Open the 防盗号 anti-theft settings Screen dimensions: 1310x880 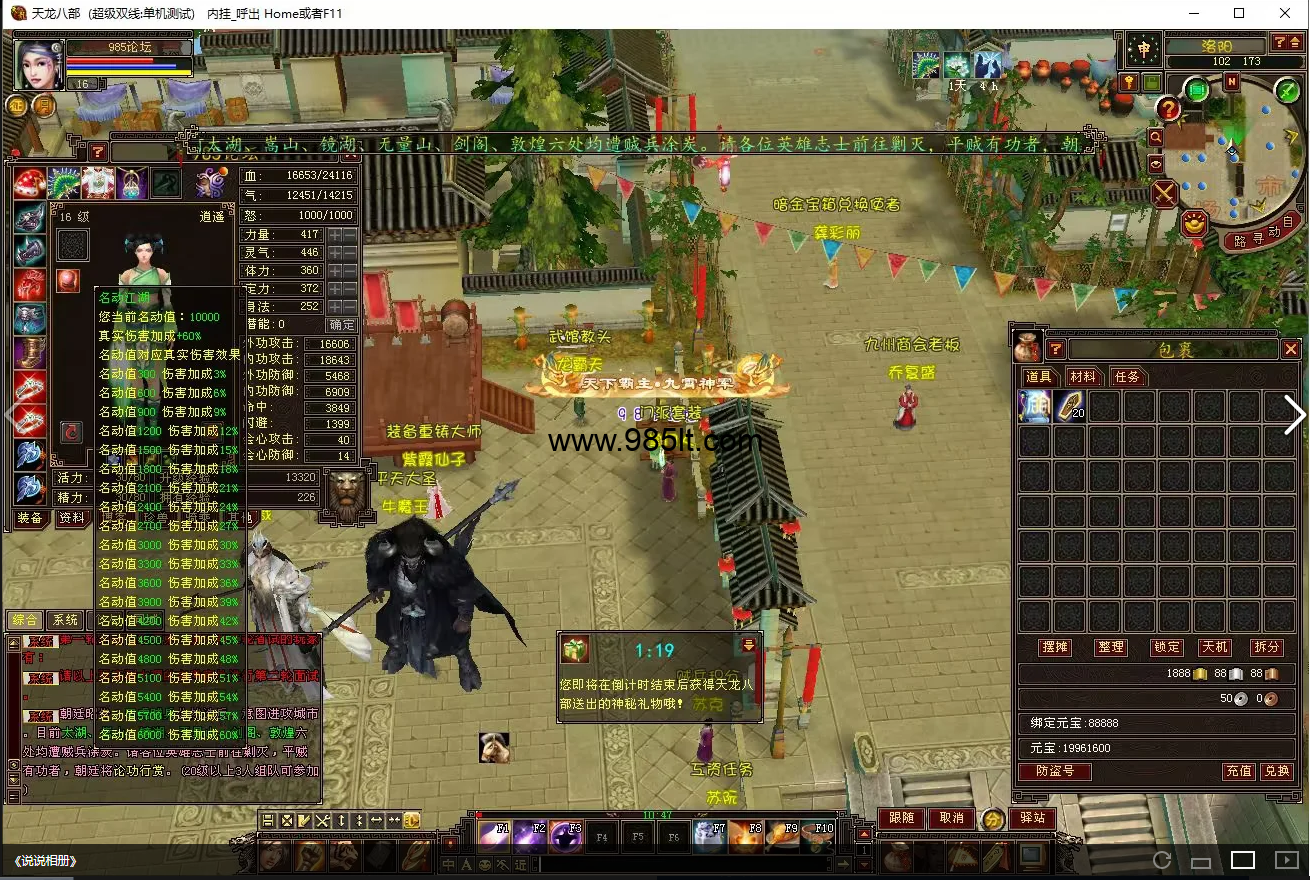[1054, 771]
